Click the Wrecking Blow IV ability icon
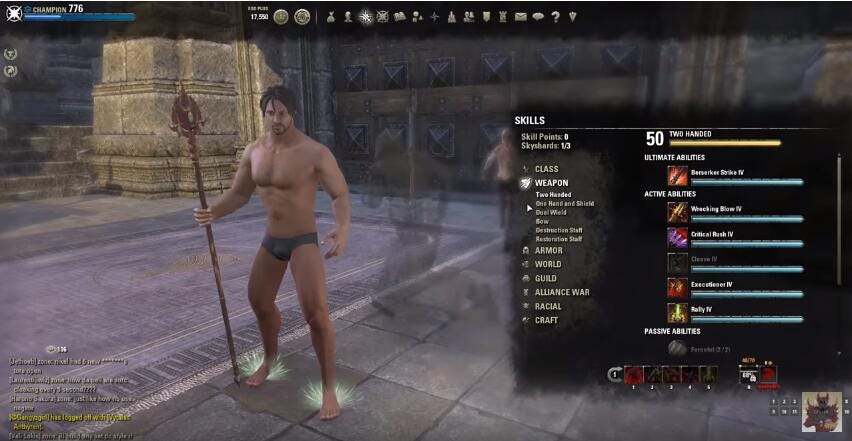This screenshot has width=852, height=441. (678, 211)
